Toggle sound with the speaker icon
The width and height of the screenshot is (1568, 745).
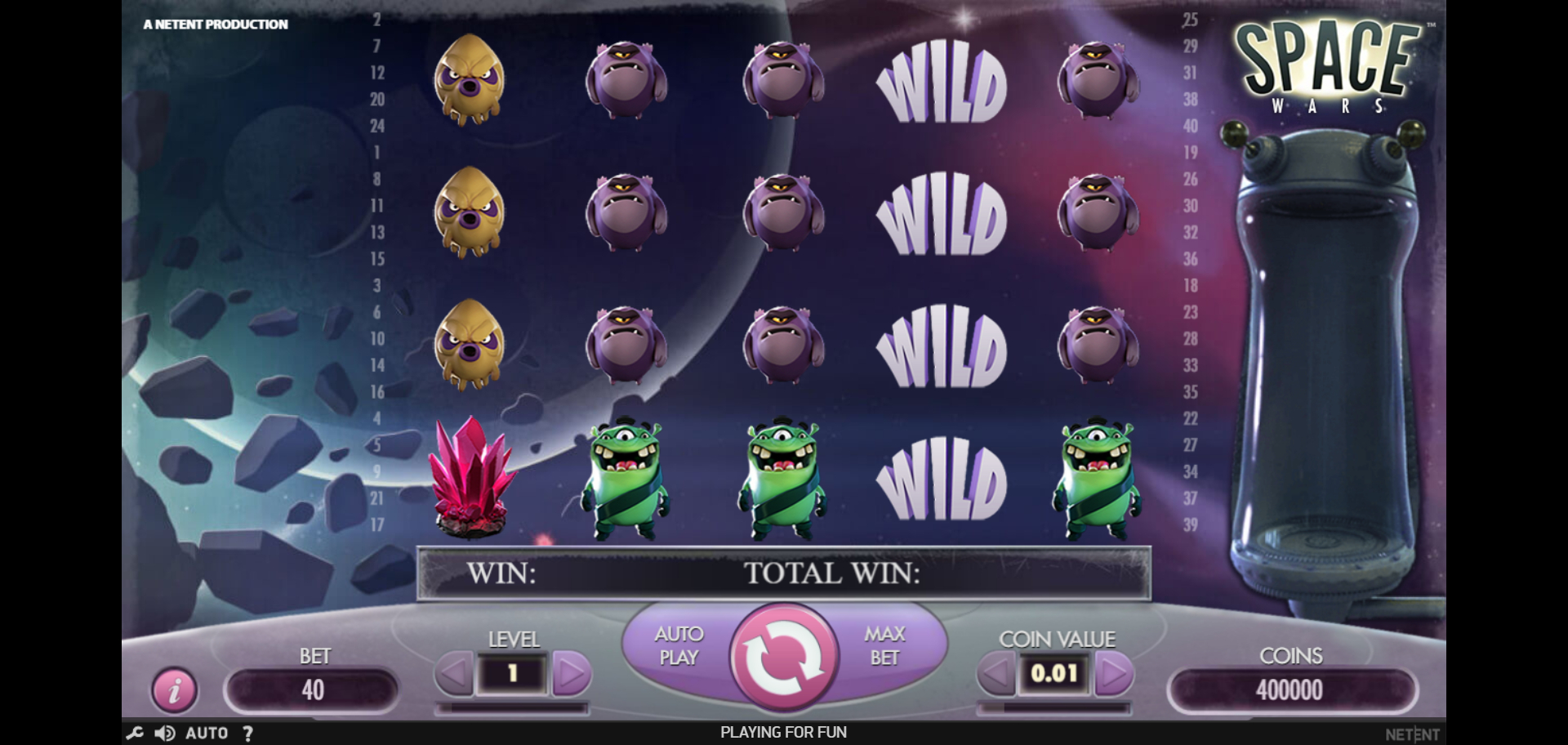coord(165,733)
